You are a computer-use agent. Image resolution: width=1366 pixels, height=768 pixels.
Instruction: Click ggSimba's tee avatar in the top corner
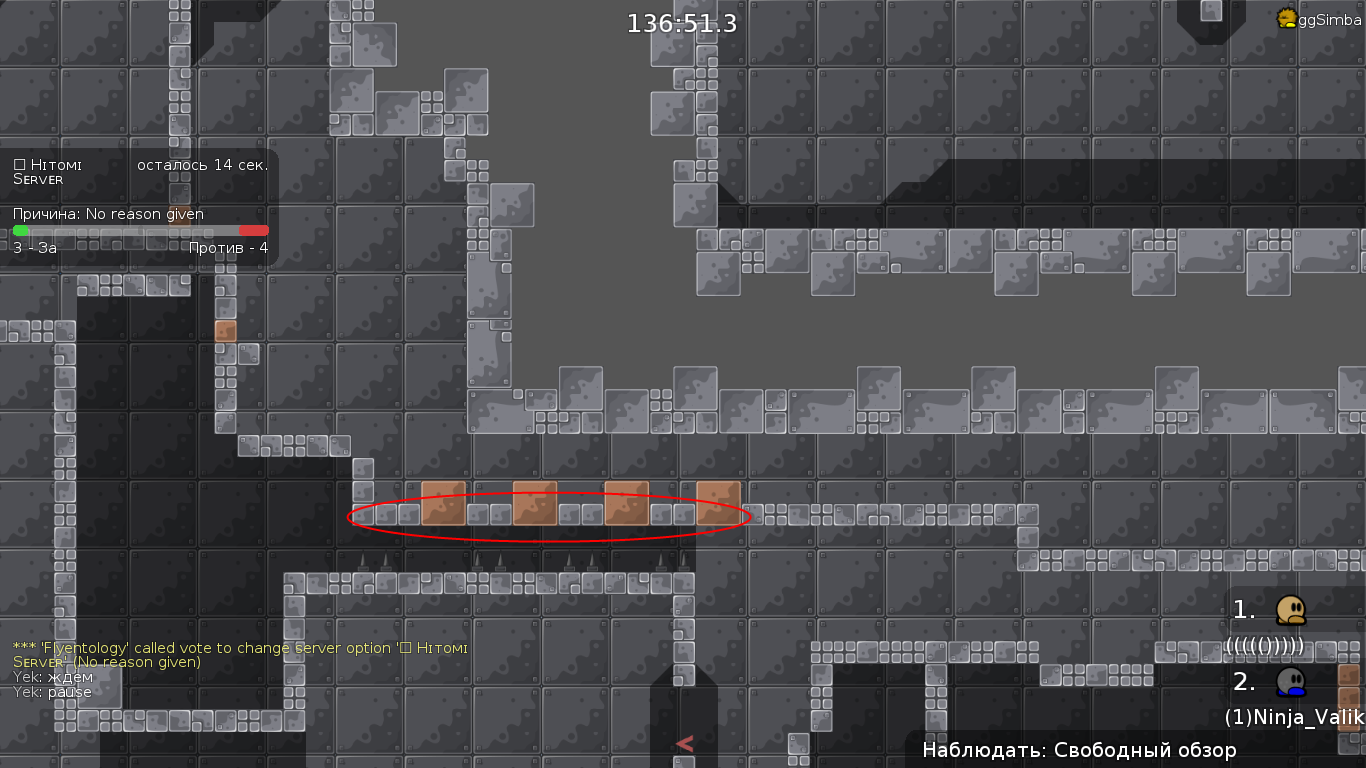tap(1287, 18)
